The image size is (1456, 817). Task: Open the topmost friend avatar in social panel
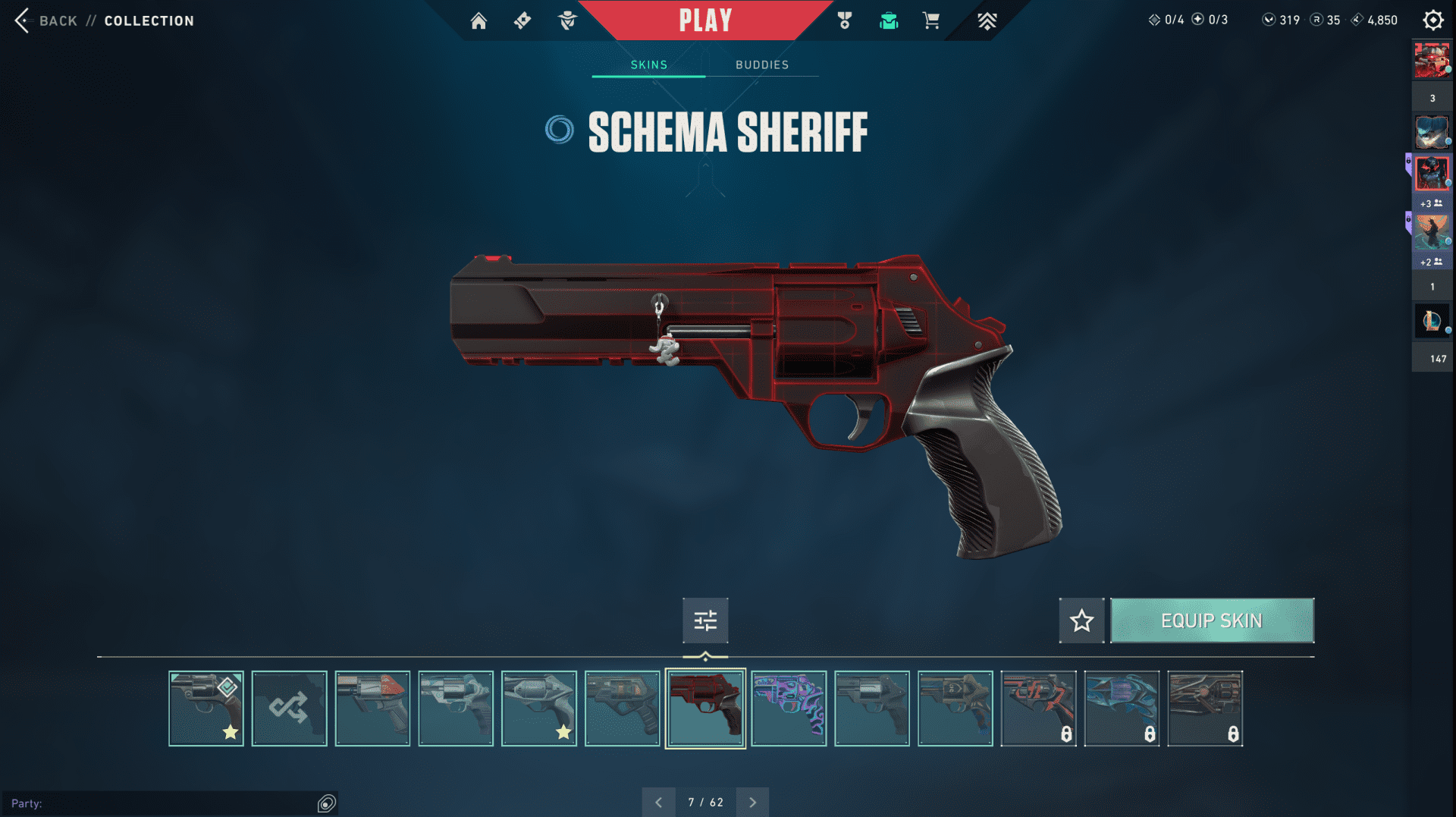click(1432, 61)
